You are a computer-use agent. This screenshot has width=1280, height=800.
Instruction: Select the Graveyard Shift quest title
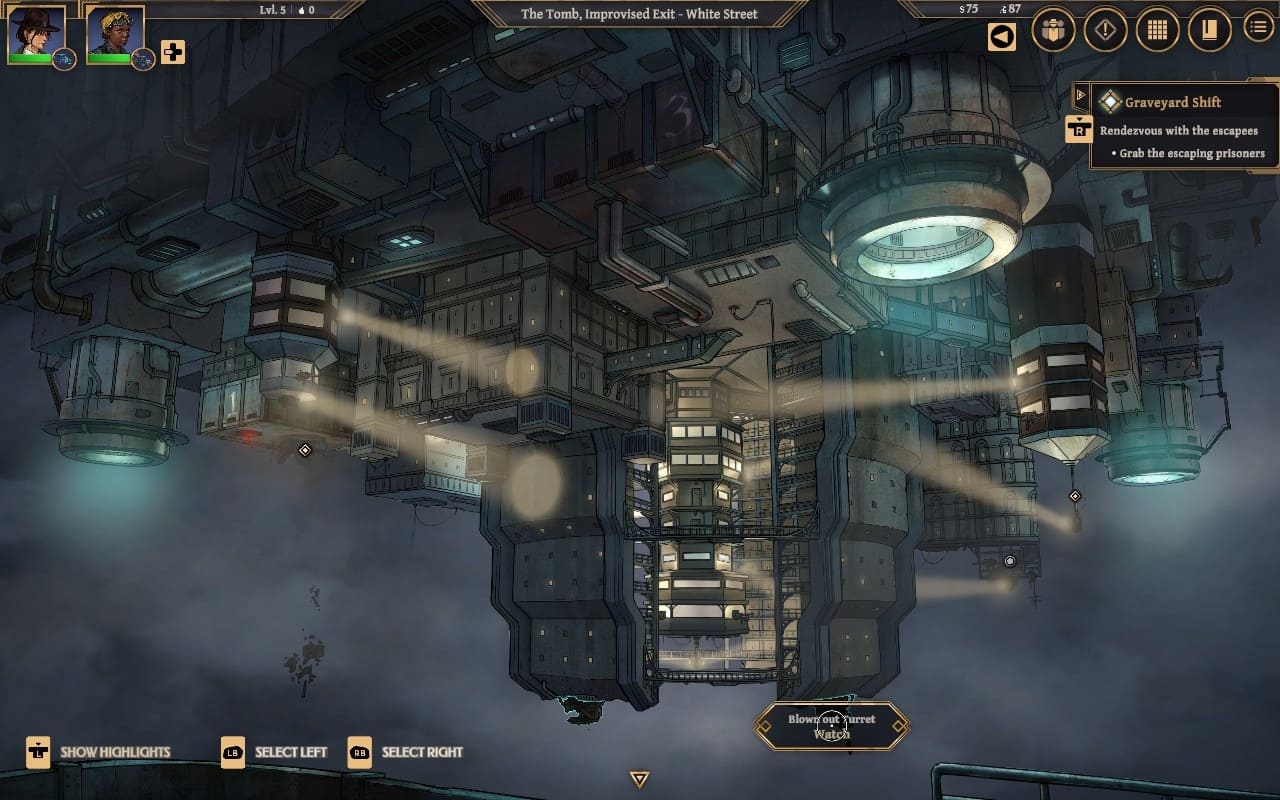point(1172,102)
